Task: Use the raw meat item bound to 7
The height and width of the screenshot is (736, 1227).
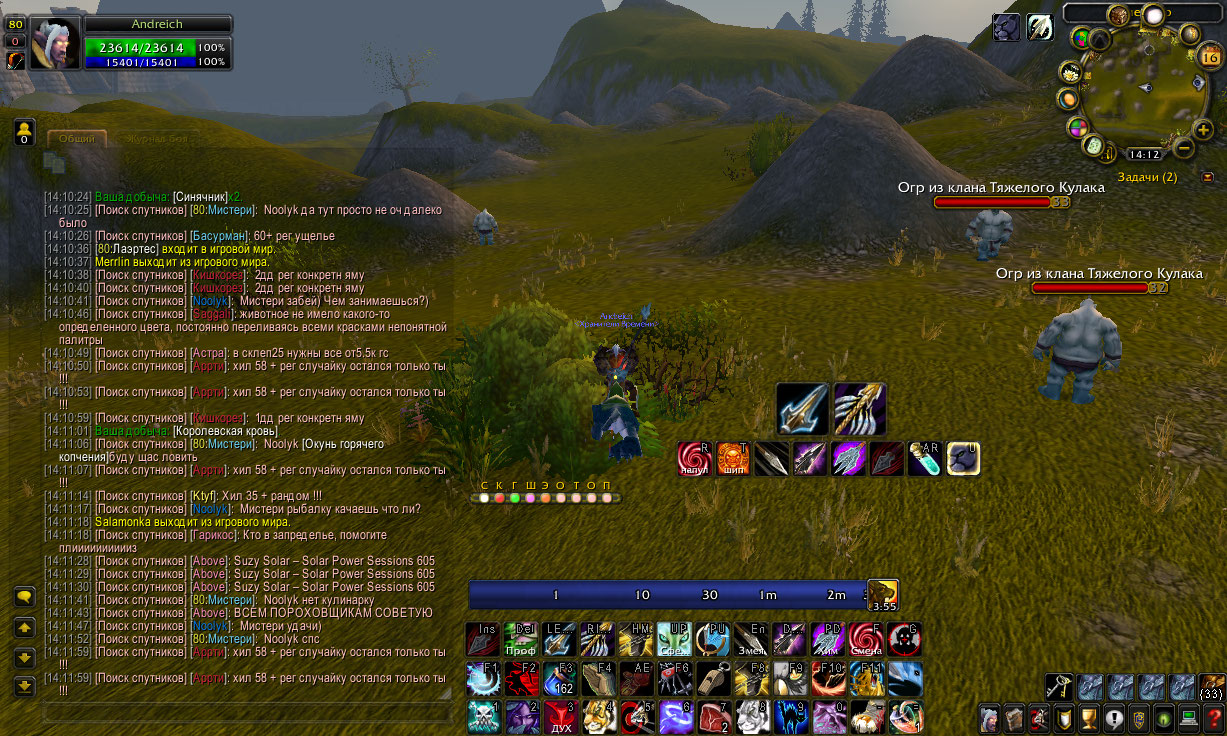Action: pos(713,716)
